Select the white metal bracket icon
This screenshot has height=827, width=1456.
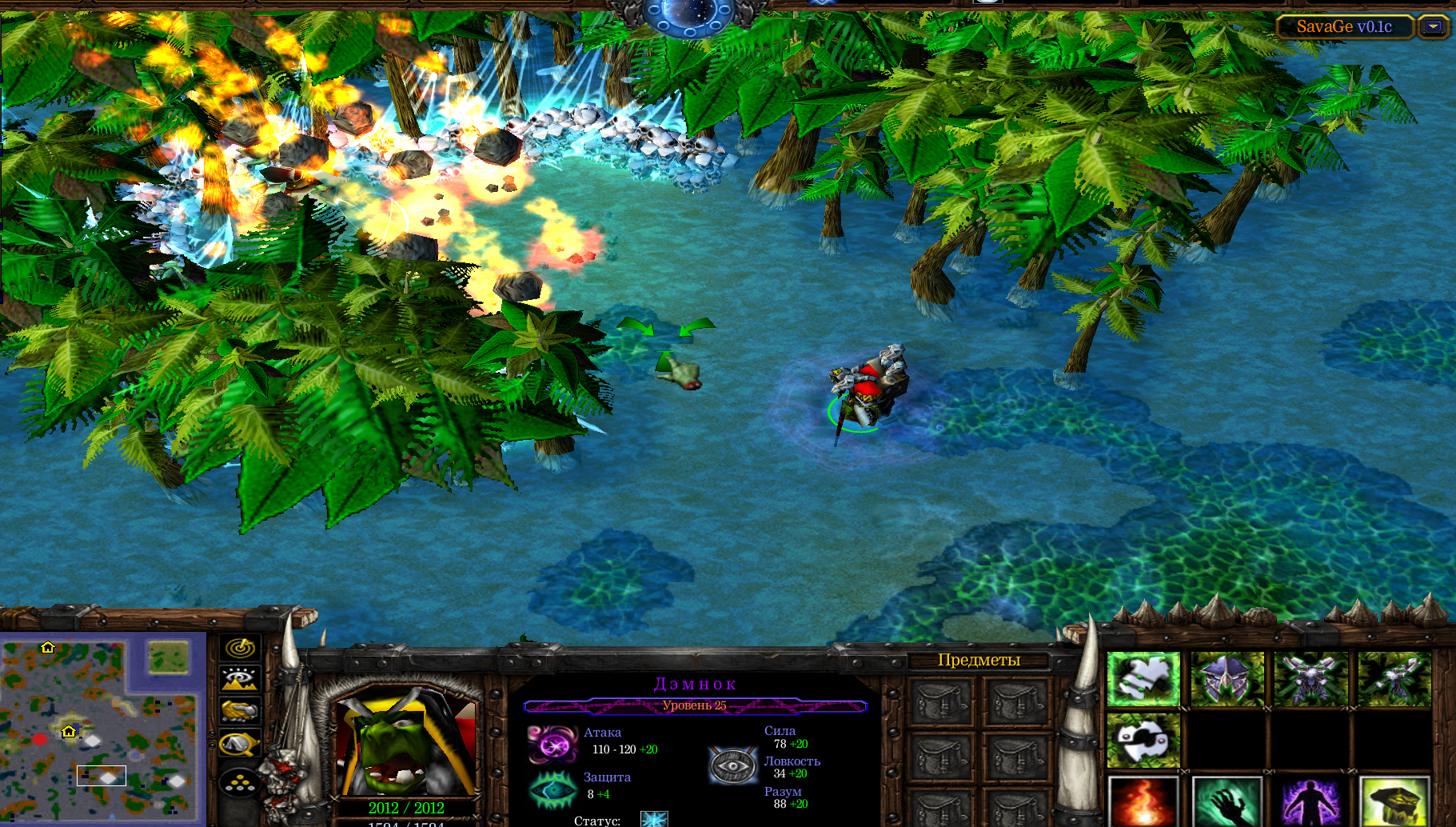click(1143, 741)
